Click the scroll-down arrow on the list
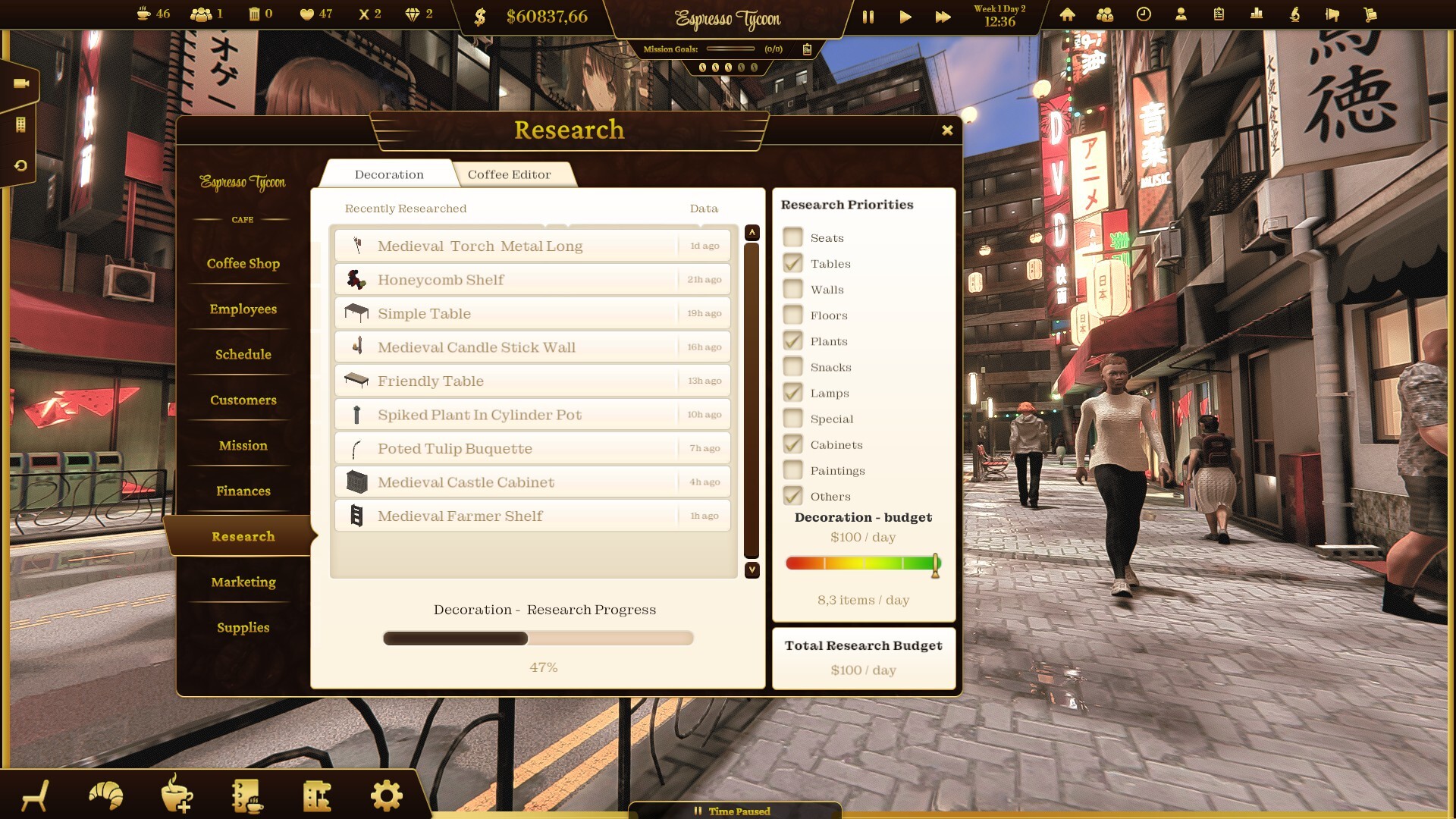 coord(752,571)
